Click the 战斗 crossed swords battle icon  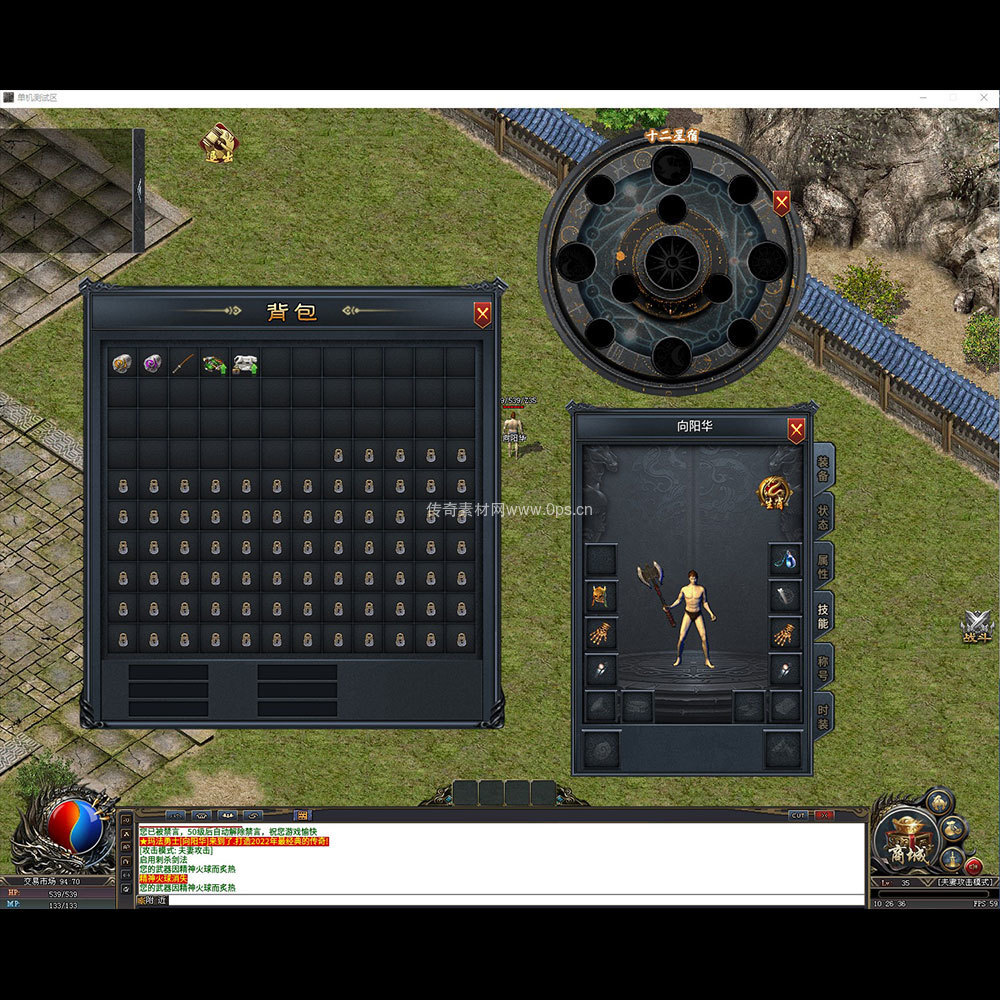976,627
